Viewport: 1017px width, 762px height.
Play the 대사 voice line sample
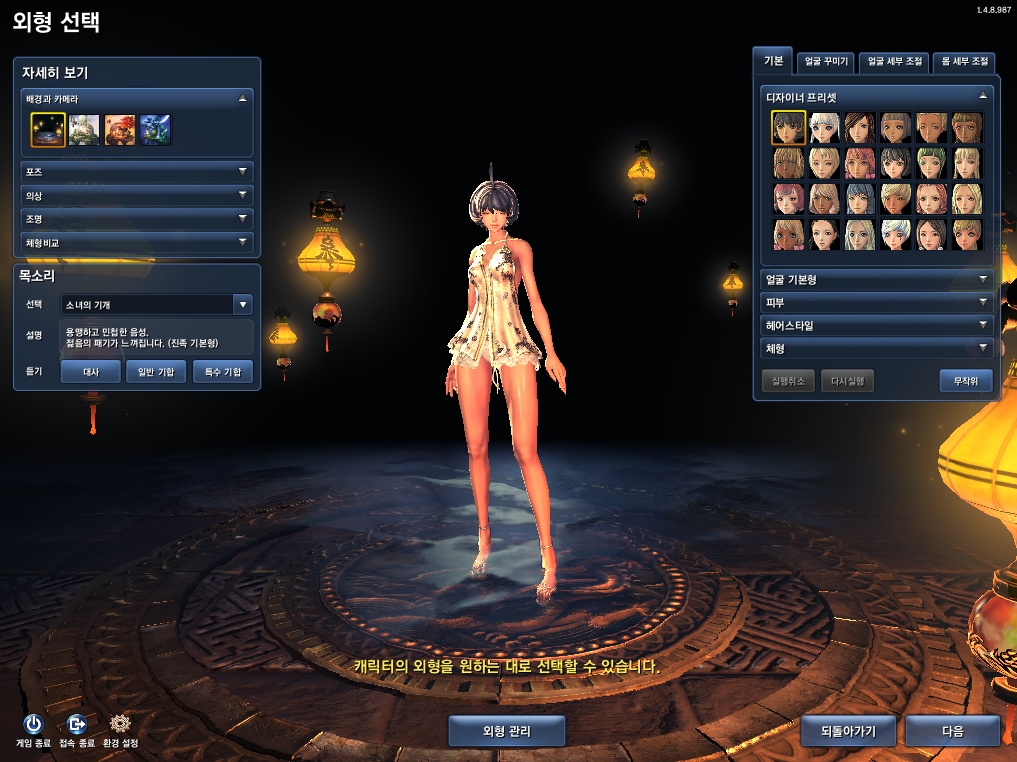click(x=90, y=372)
